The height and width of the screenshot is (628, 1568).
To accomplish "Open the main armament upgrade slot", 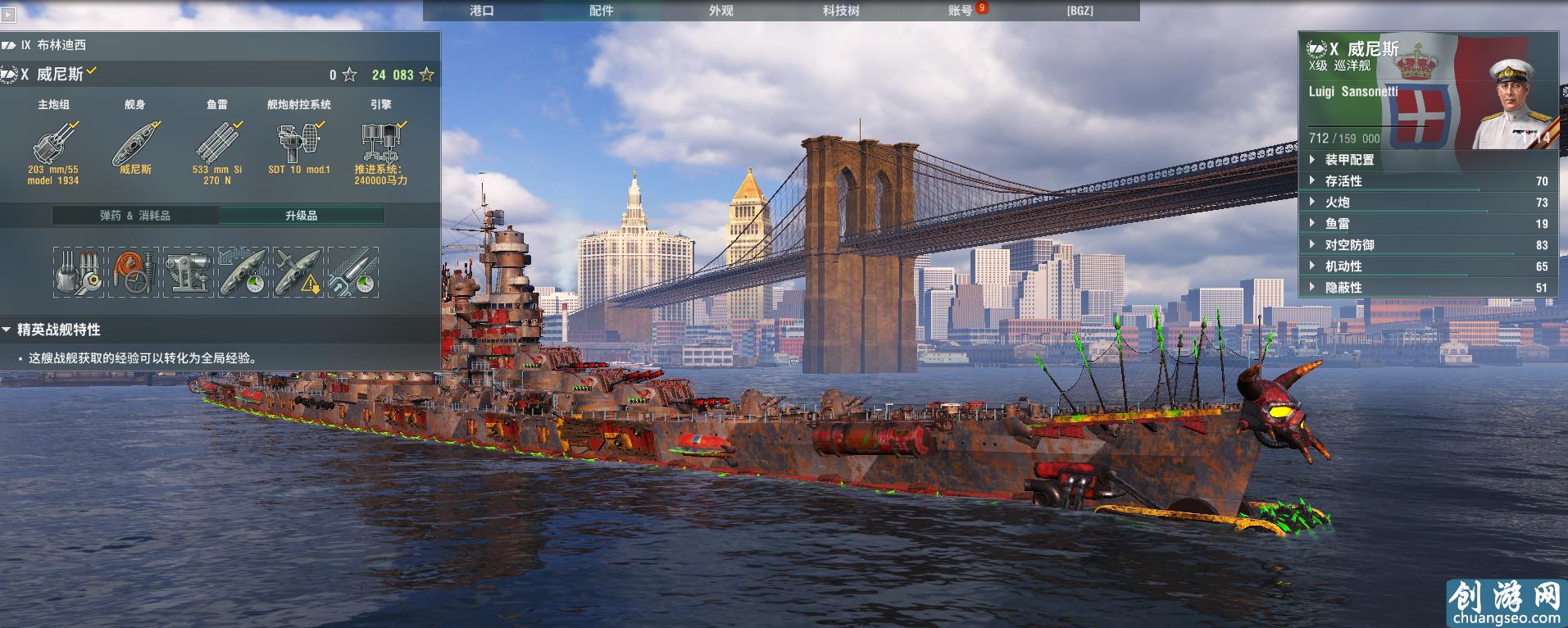I will (79, 272).
